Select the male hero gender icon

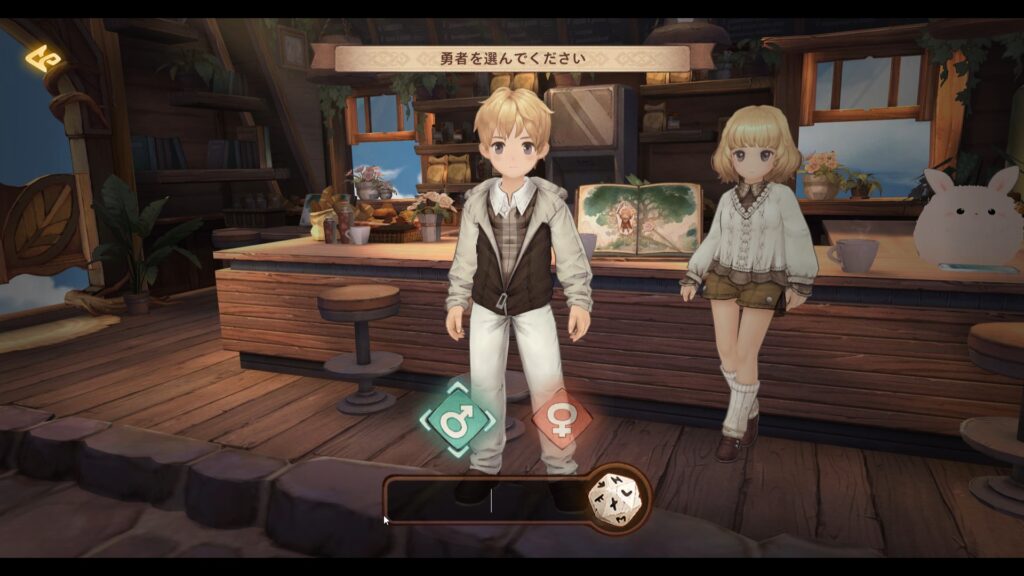point(457,419)
